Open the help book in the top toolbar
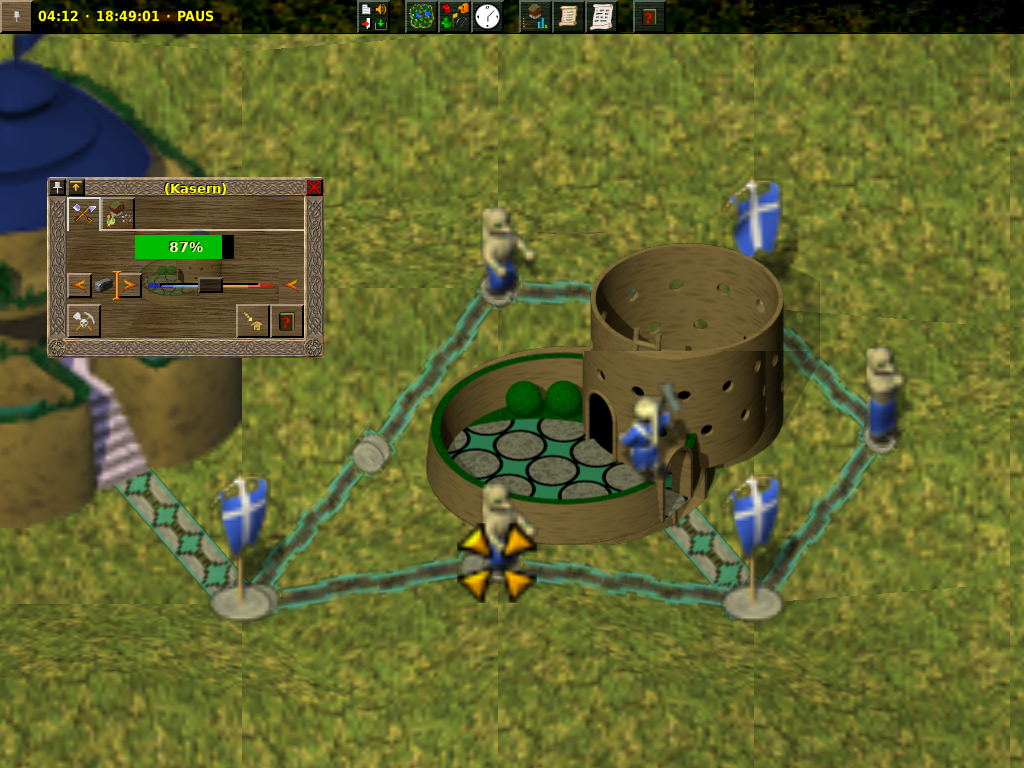 point(650,16)
